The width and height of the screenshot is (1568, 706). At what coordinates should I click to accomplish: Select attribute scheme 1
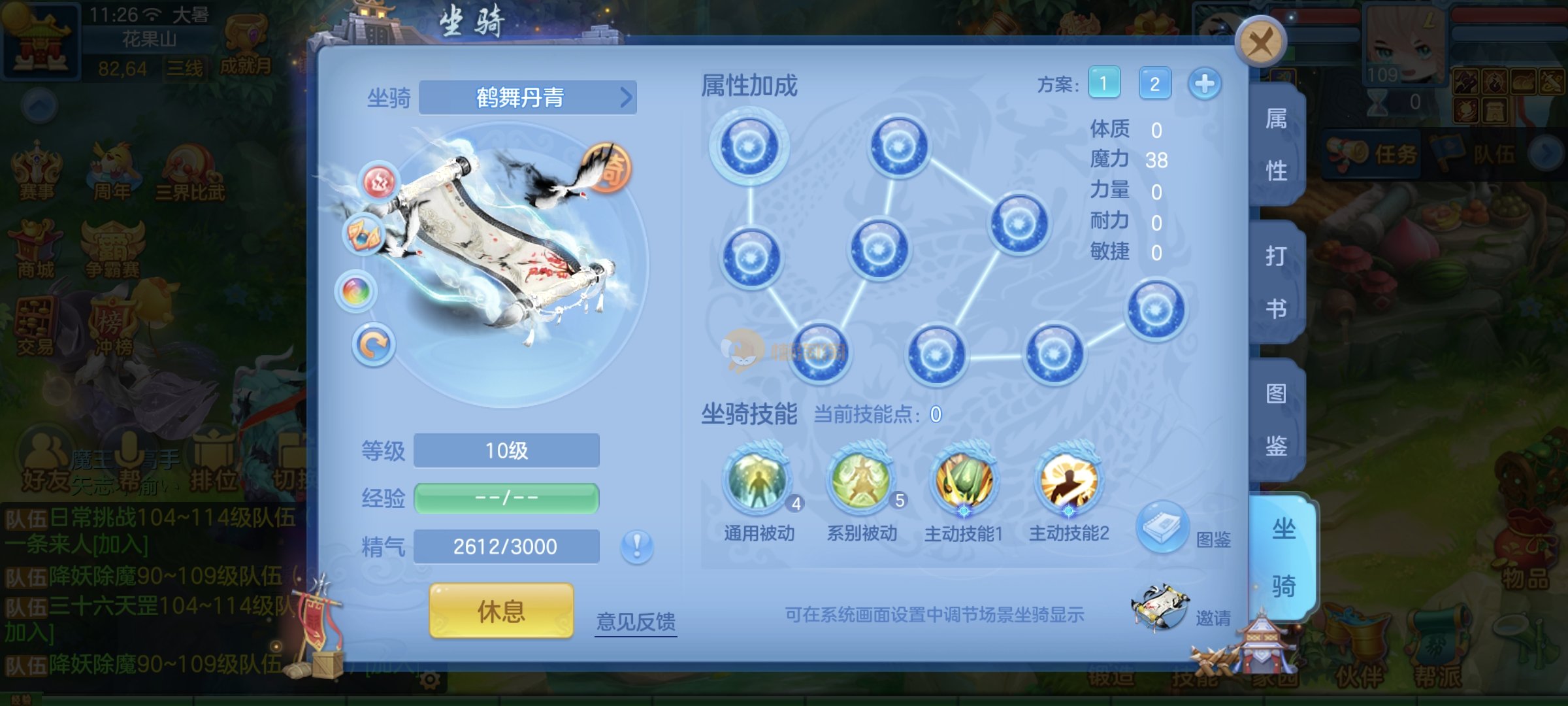tap(1104, 83)
